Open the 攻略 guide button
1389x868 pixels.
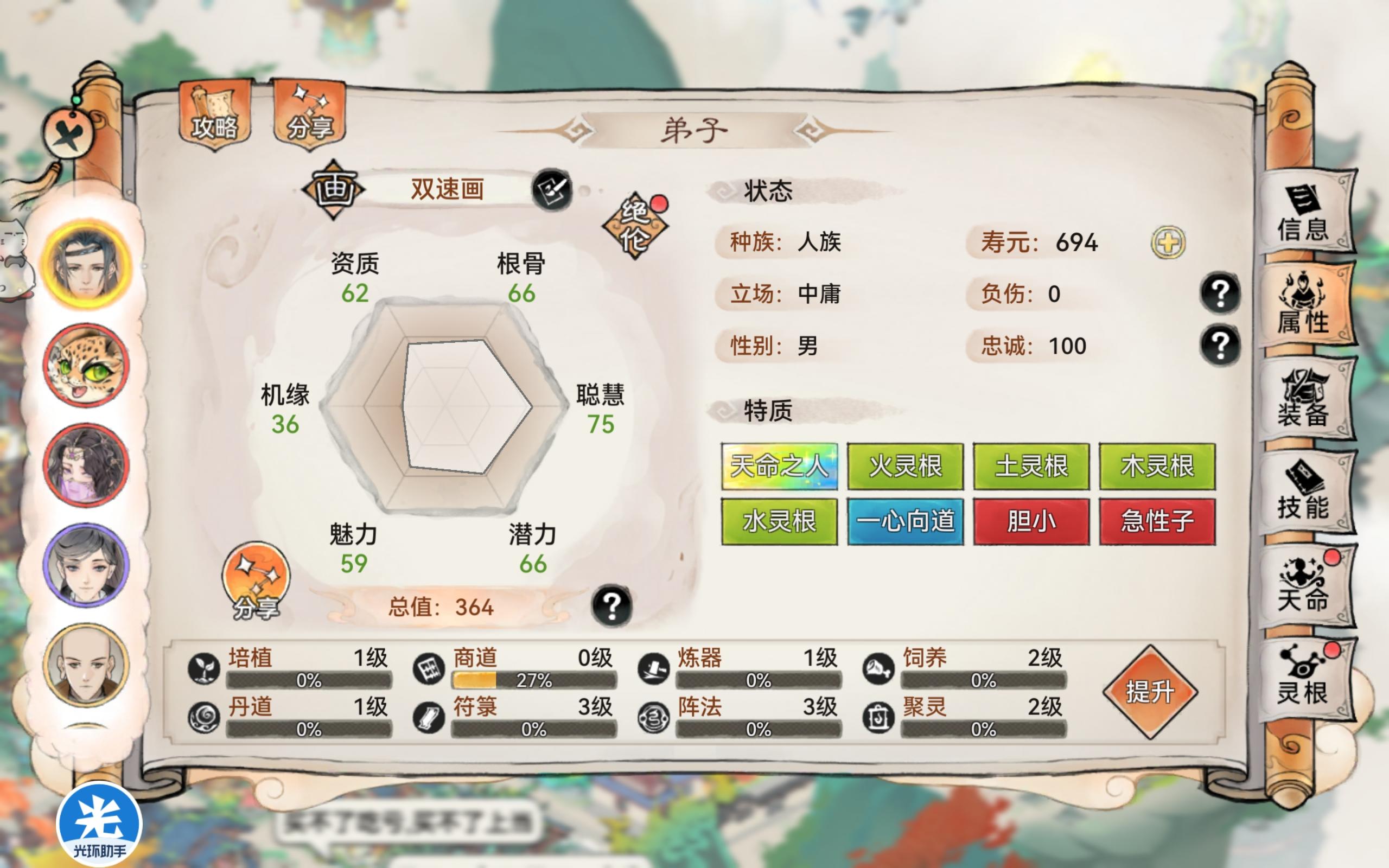pos(214,114)
